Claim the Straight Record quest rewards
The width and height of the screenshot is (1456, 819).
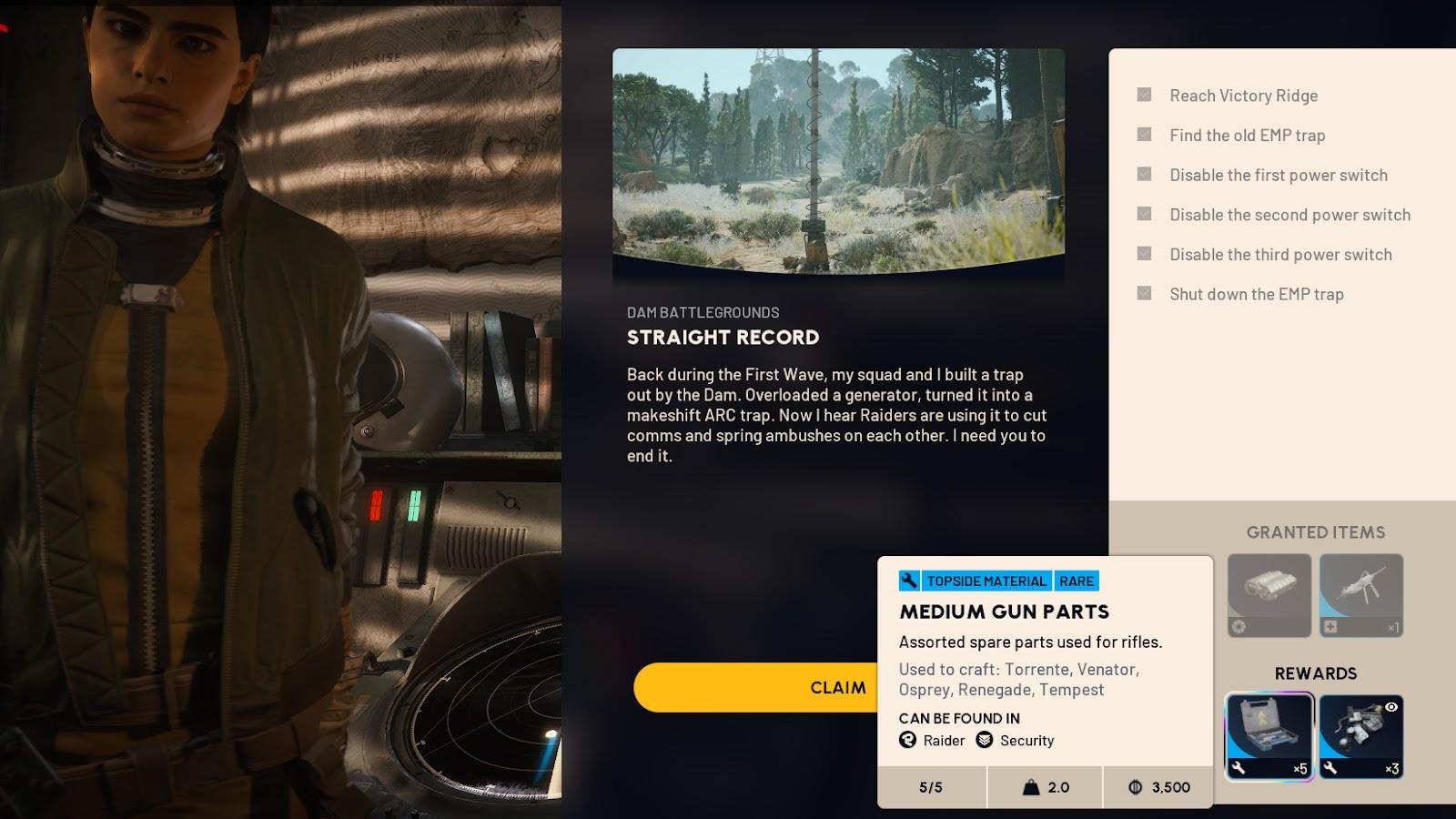[x=755, y=687]
